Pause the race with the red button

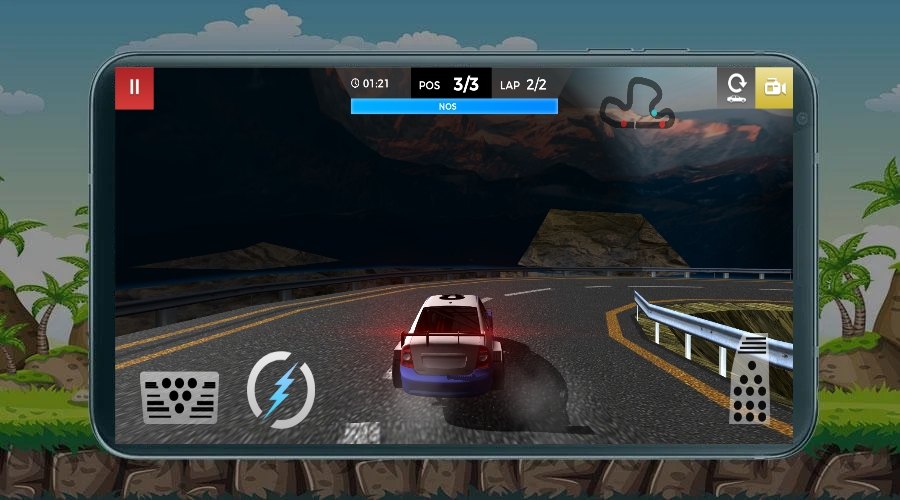coord(134,87)
